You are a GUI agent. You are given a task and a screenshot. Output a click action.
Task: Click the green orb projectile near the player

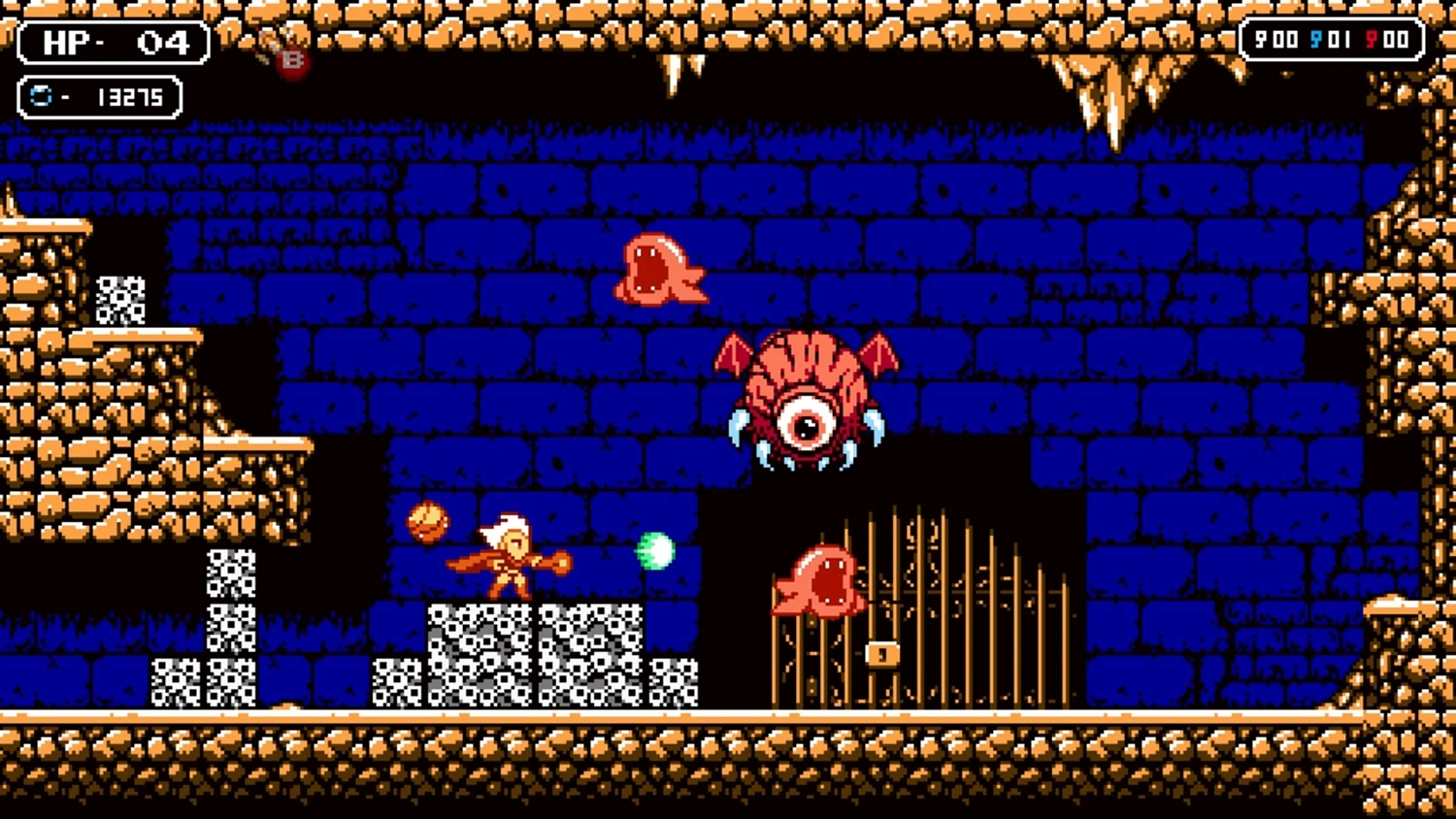click(656, 549)
